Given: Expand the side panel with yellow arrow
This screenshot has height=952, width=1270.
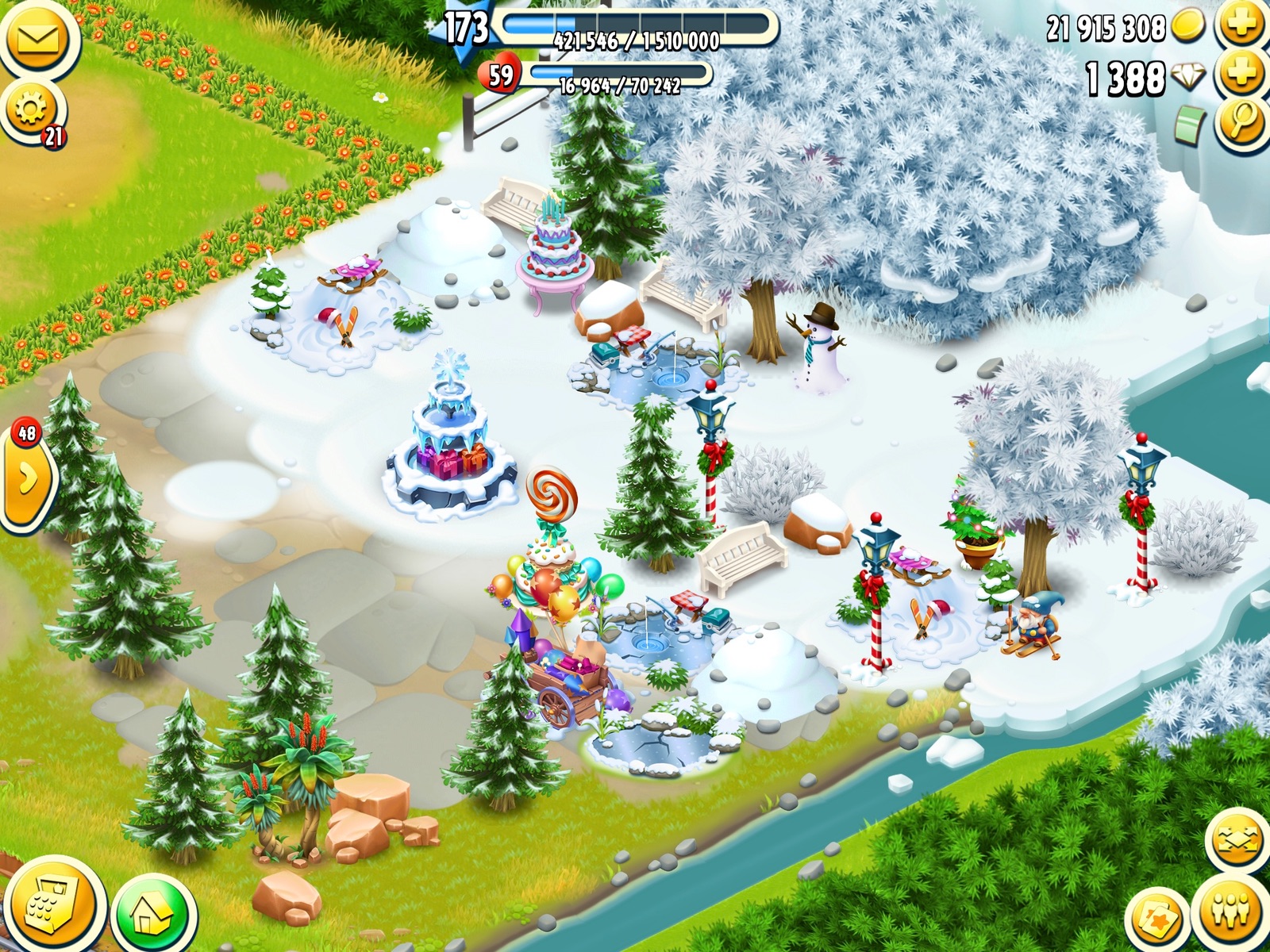Looking at the screenshot, I should point(26,479).
